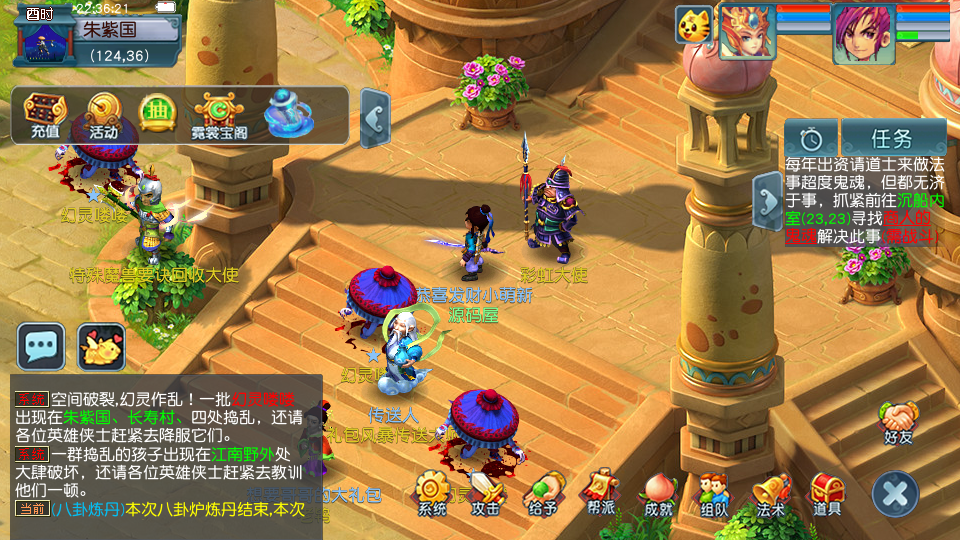Collapse the top icon bar arrow
This screenshot has width=960, height=540.
[374, 118]
